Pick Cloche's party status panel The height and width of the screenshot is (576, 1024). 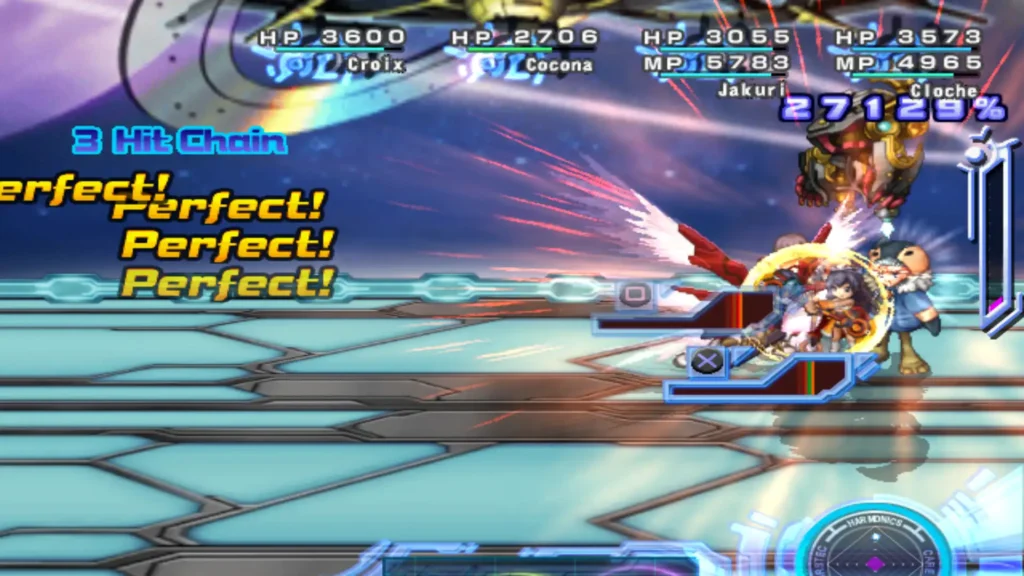[x=908, y=60]
